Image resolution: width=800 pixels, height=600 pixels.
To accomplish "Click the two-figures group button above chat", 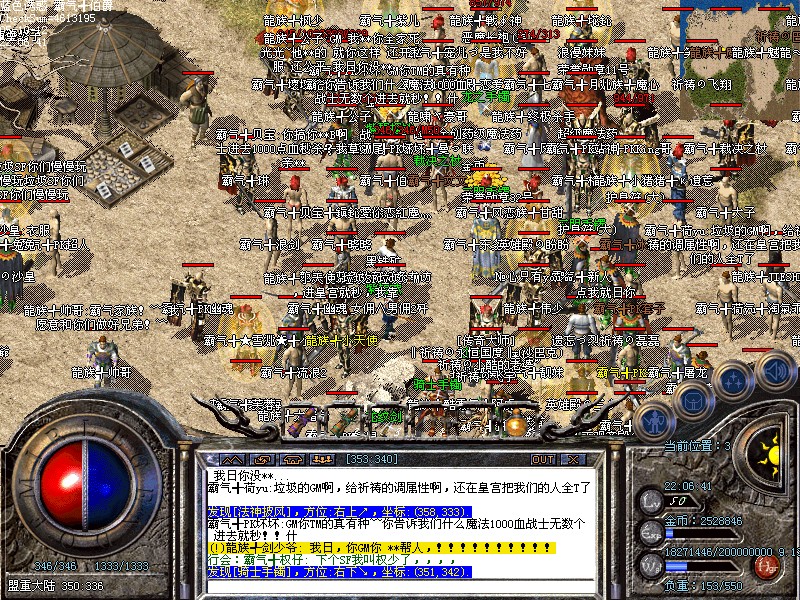I will click(x=323, y=459).
